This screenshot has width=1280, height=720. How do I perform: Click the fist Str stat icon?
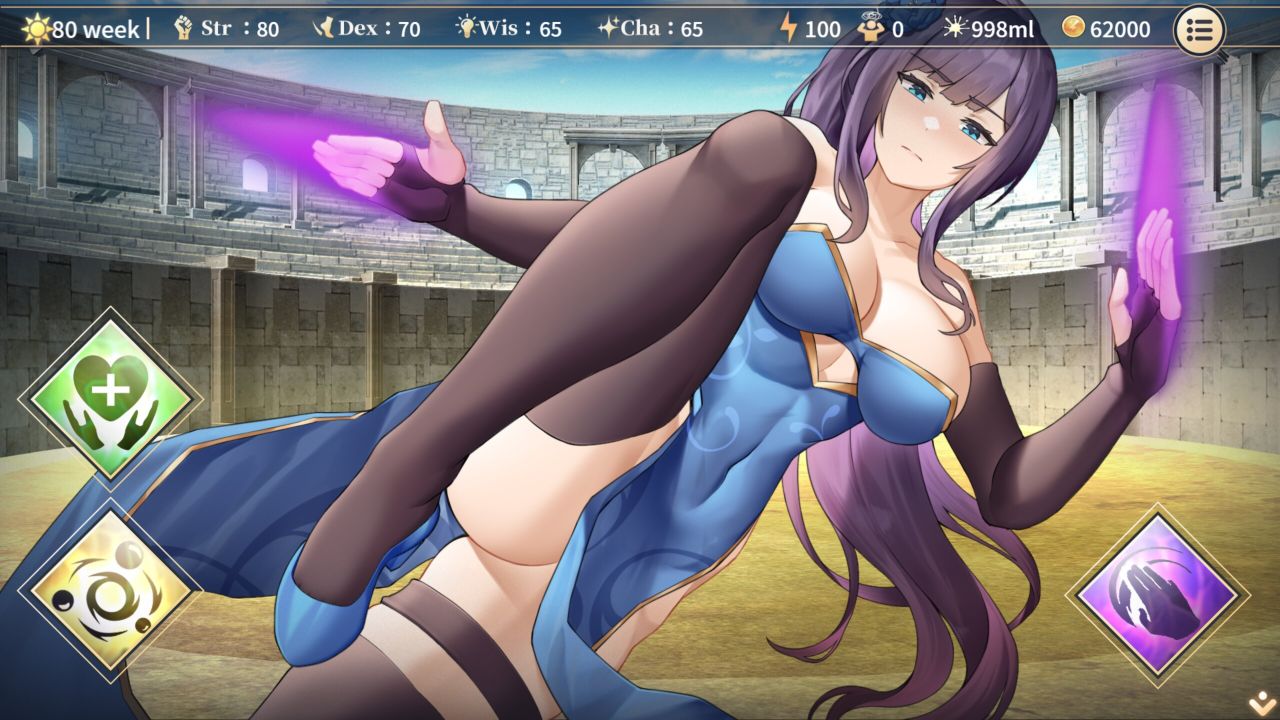(184, 28)
